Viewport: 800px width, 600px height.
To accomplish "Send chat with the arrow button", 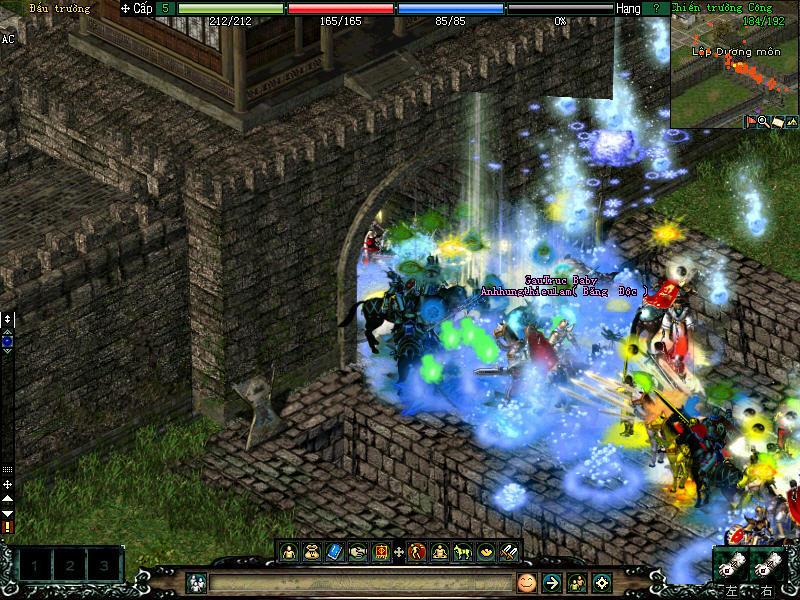I will tap(552, 582).
